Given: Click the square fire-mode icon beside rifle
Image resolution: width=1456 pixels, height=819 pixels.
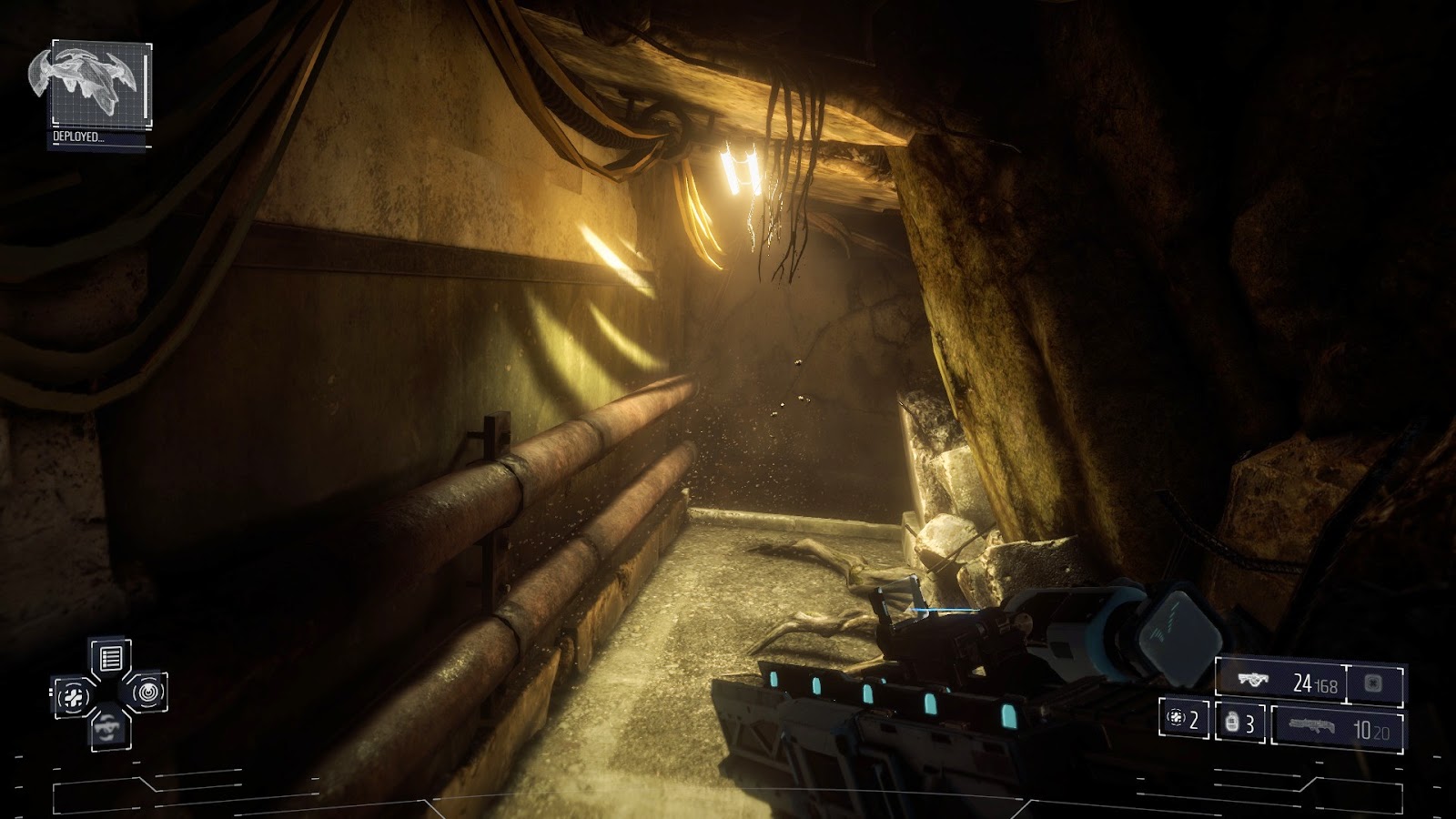Looking at the screenshot, I should point(1374,682).
